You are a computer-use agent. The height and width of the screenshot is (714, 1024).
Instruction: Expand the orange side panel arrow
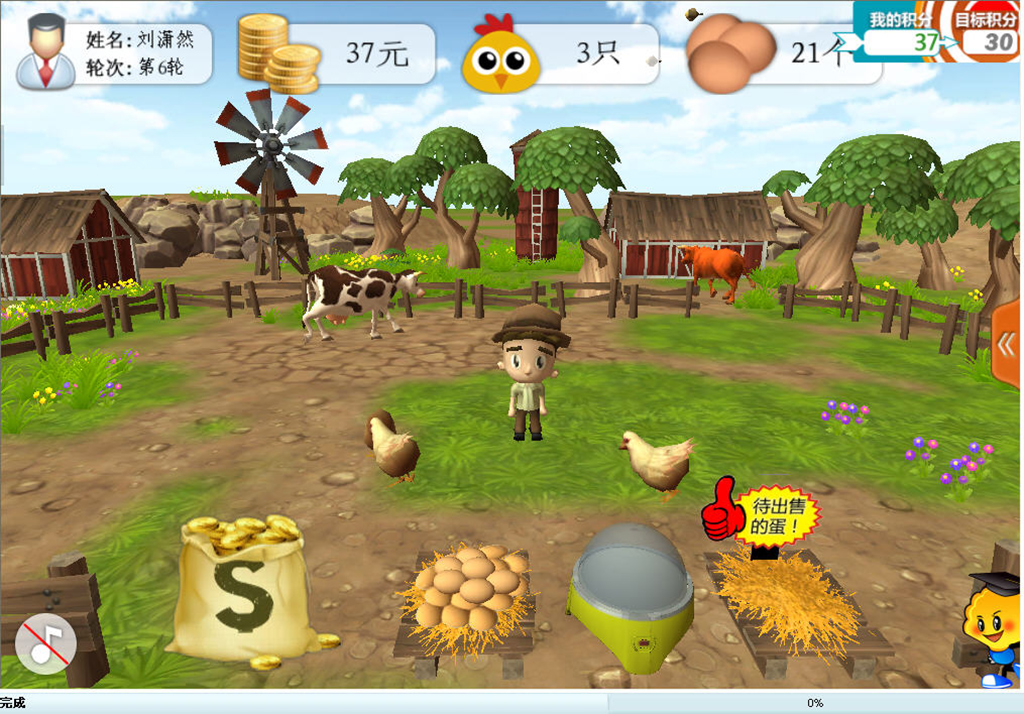(1006, 344)
